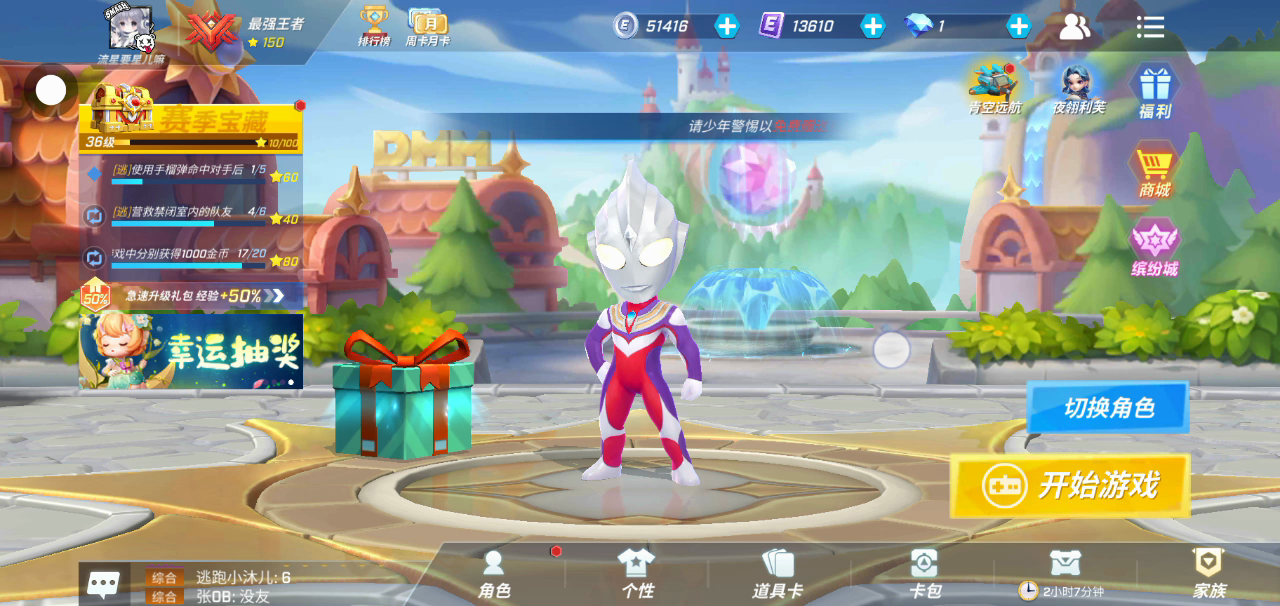Open the main list menu icon
This screenshot has height=606, width=1280.
(1150, 27)
